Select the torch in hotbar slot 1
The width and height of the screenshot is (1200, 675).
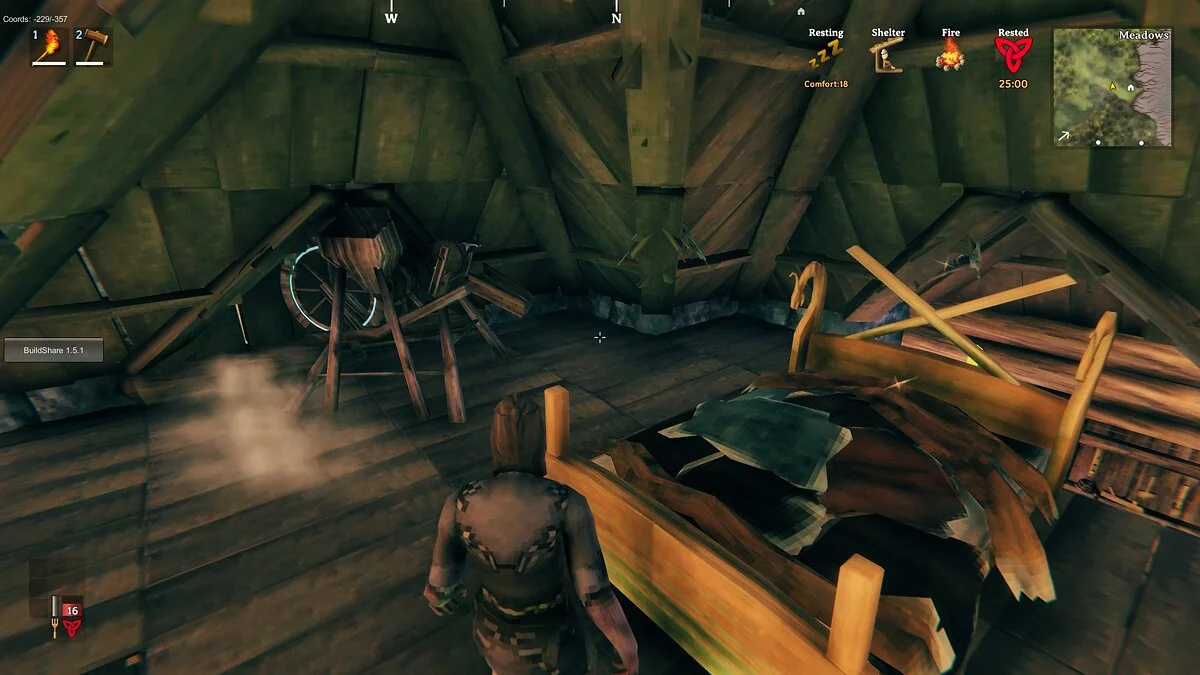pyautogui.click(x=50, y=46)
